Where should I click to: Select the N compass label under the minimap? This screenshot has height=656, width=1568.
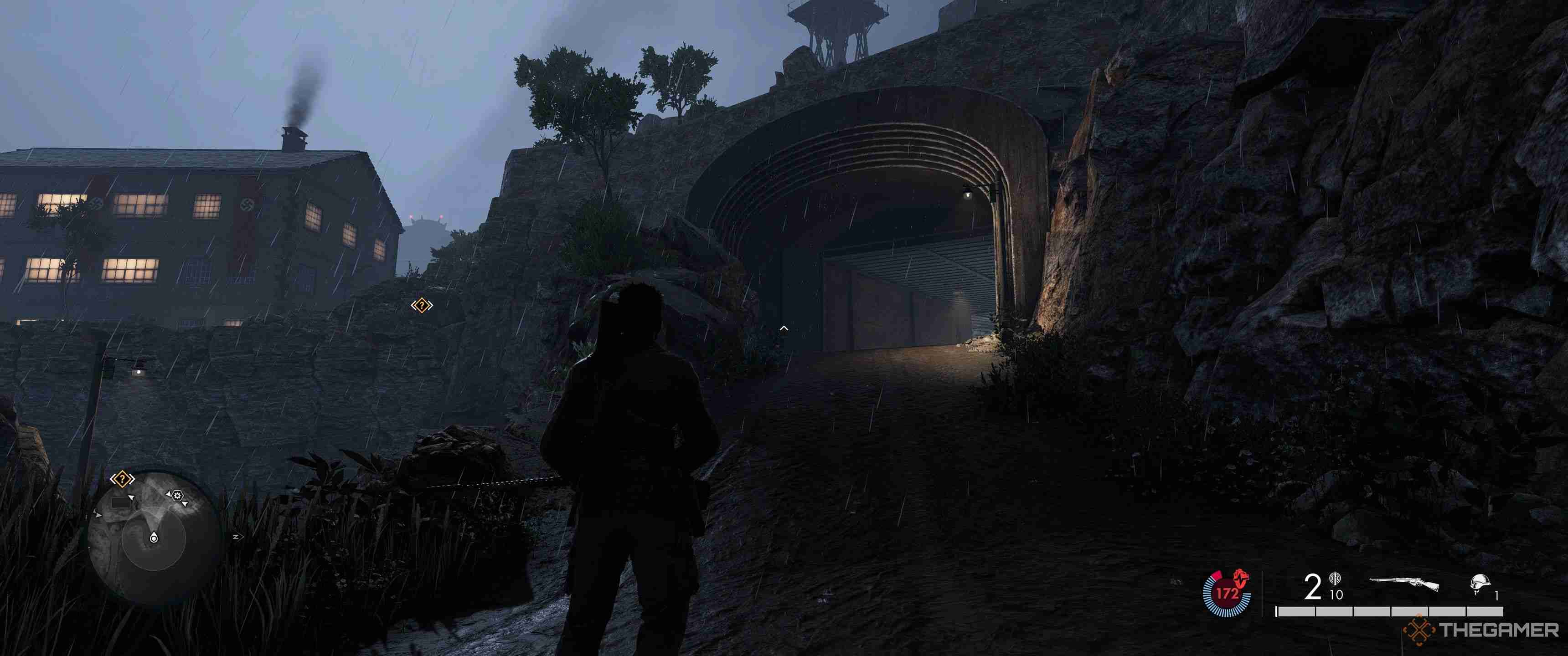tap(236, 537)
